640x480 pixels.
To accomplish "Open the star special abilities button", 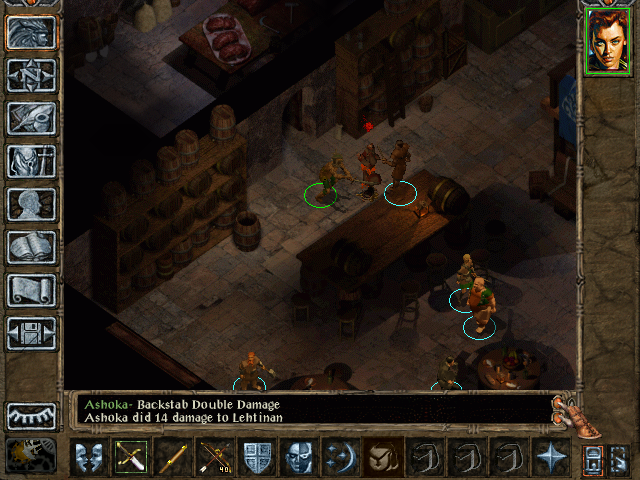I will (x=551, y=458).
